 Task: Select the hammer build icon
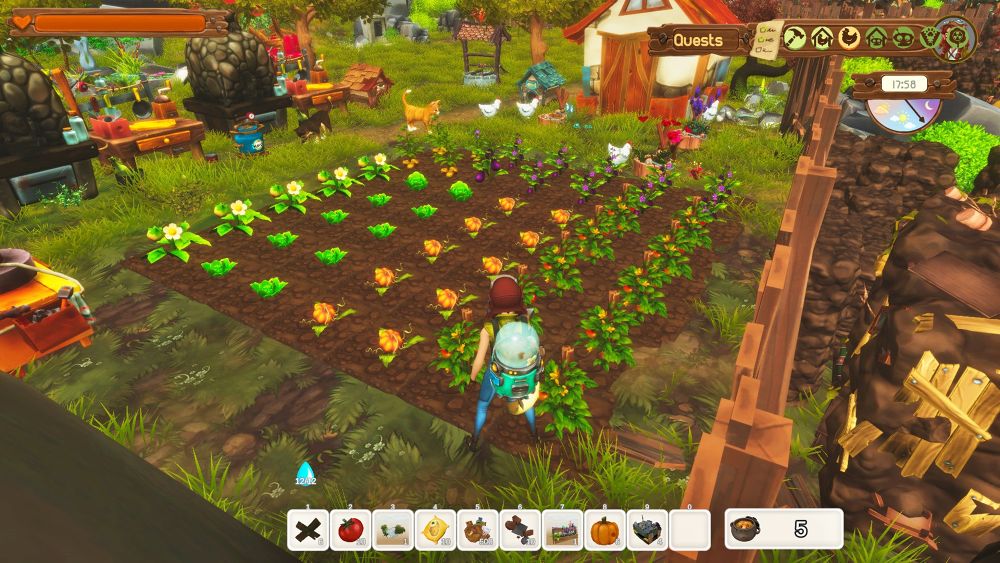tap(795, 38)
